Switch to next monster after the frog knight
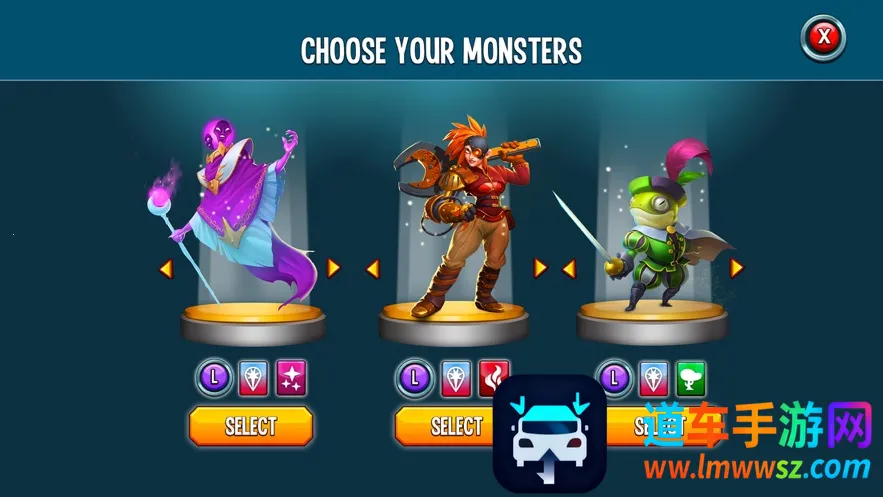883x497 pixels. (737, 268)
